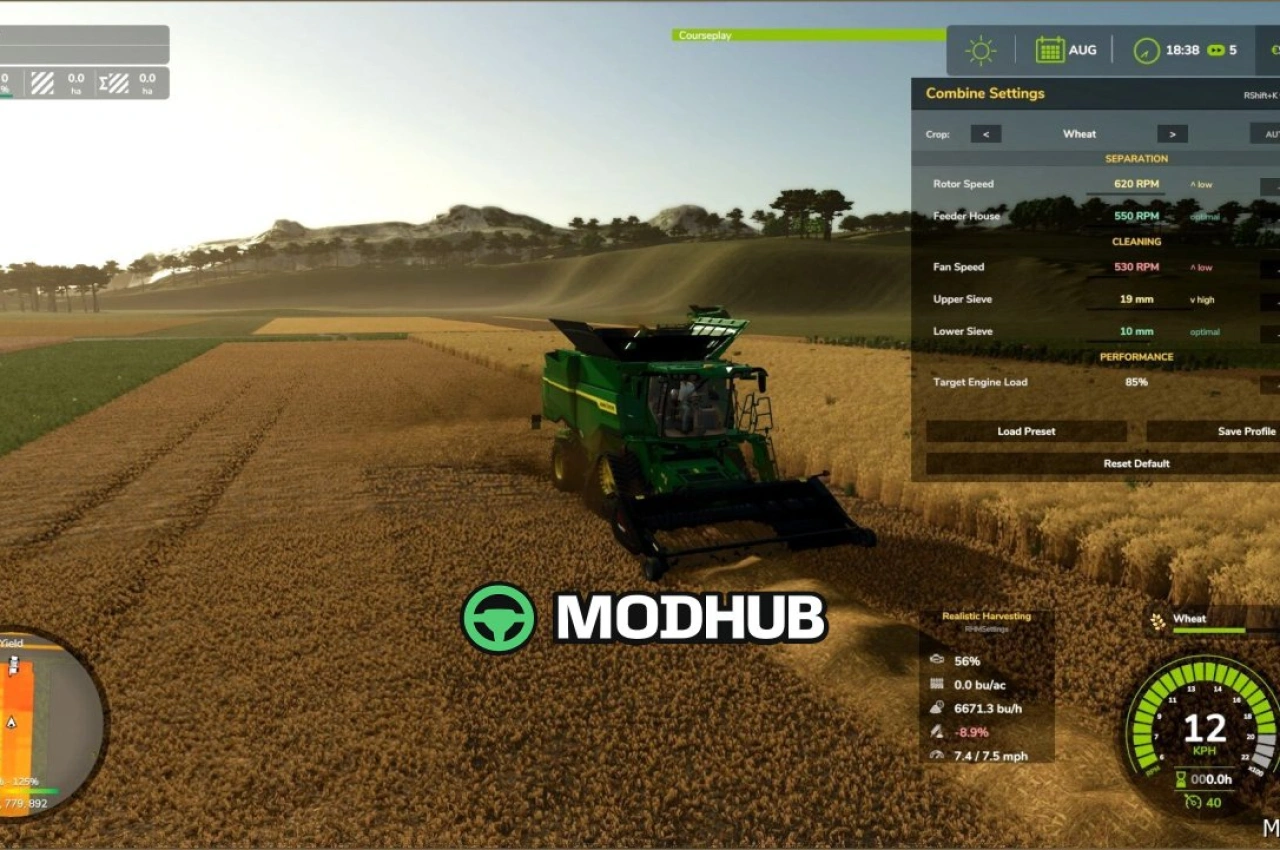The height and width of the screenshot is (850, 1280).
Task: Select the Combine Settings panel header
Action: tap(984, 92)
